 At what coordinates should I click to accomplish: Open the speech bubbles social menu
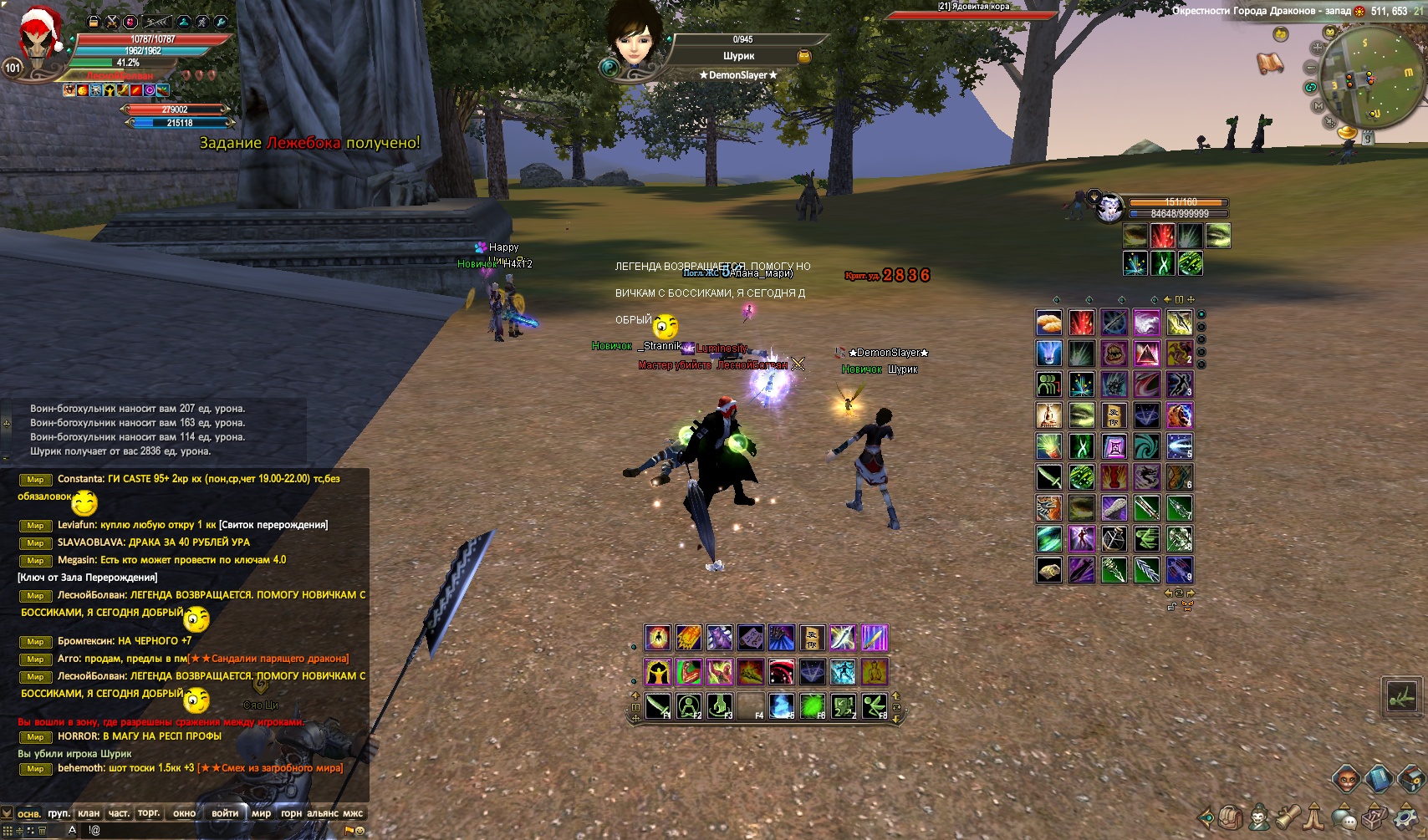click(1344, 817)
